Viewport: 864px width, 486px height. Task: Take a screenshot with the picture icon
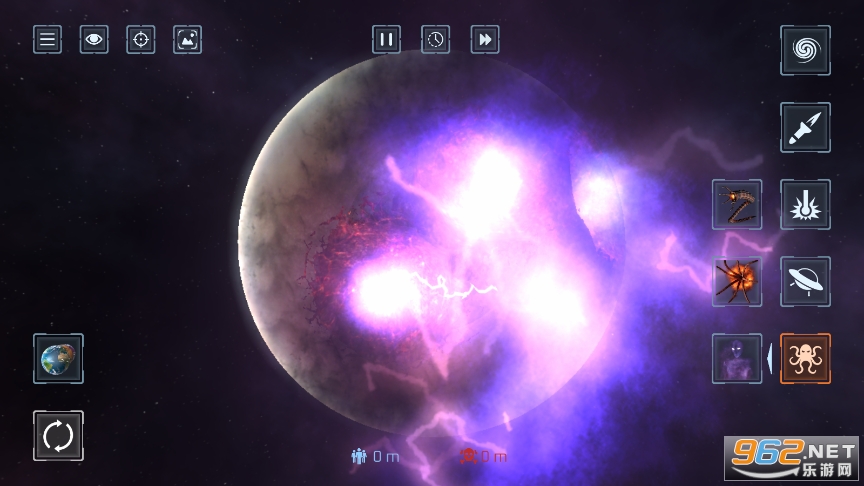pyautogui.click(x=187, y=40)
